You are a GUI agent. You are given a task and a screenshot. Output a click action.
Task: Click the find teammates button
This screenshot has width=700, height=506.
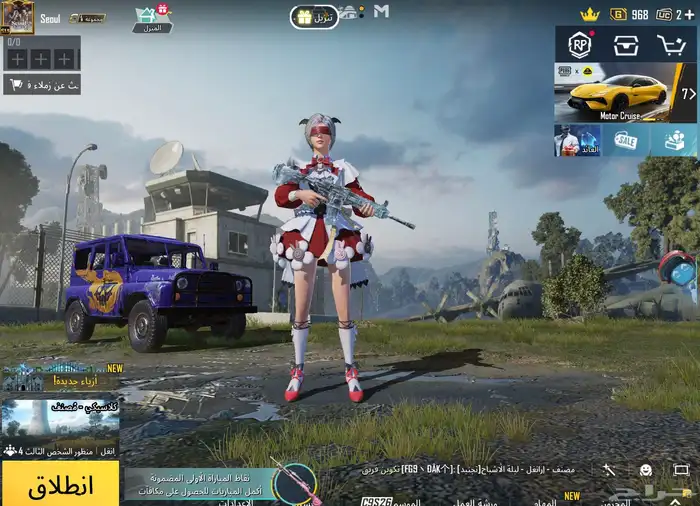coord(42,84)
